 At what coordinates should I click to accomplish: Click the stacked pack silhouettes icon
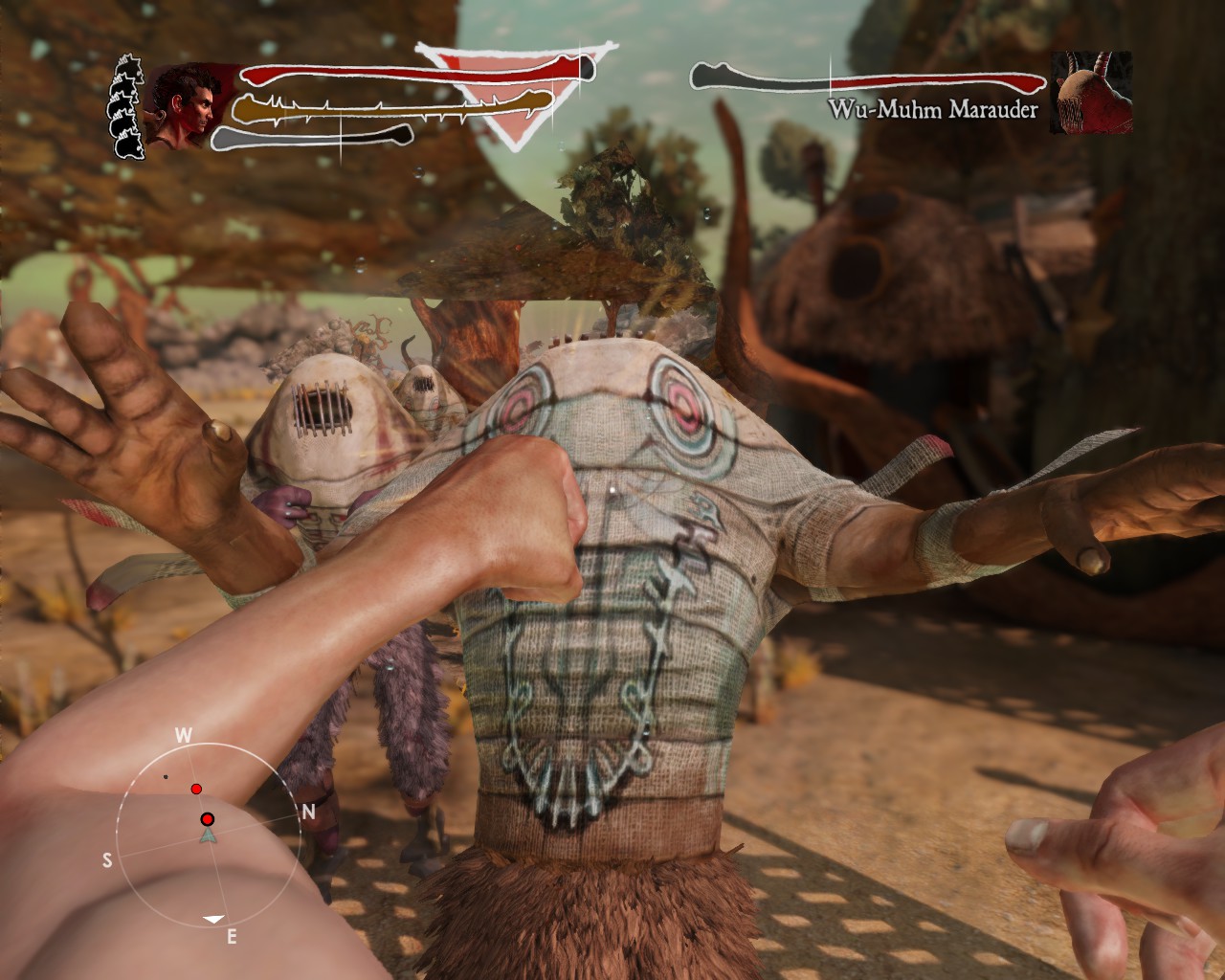tap(128, 107)
